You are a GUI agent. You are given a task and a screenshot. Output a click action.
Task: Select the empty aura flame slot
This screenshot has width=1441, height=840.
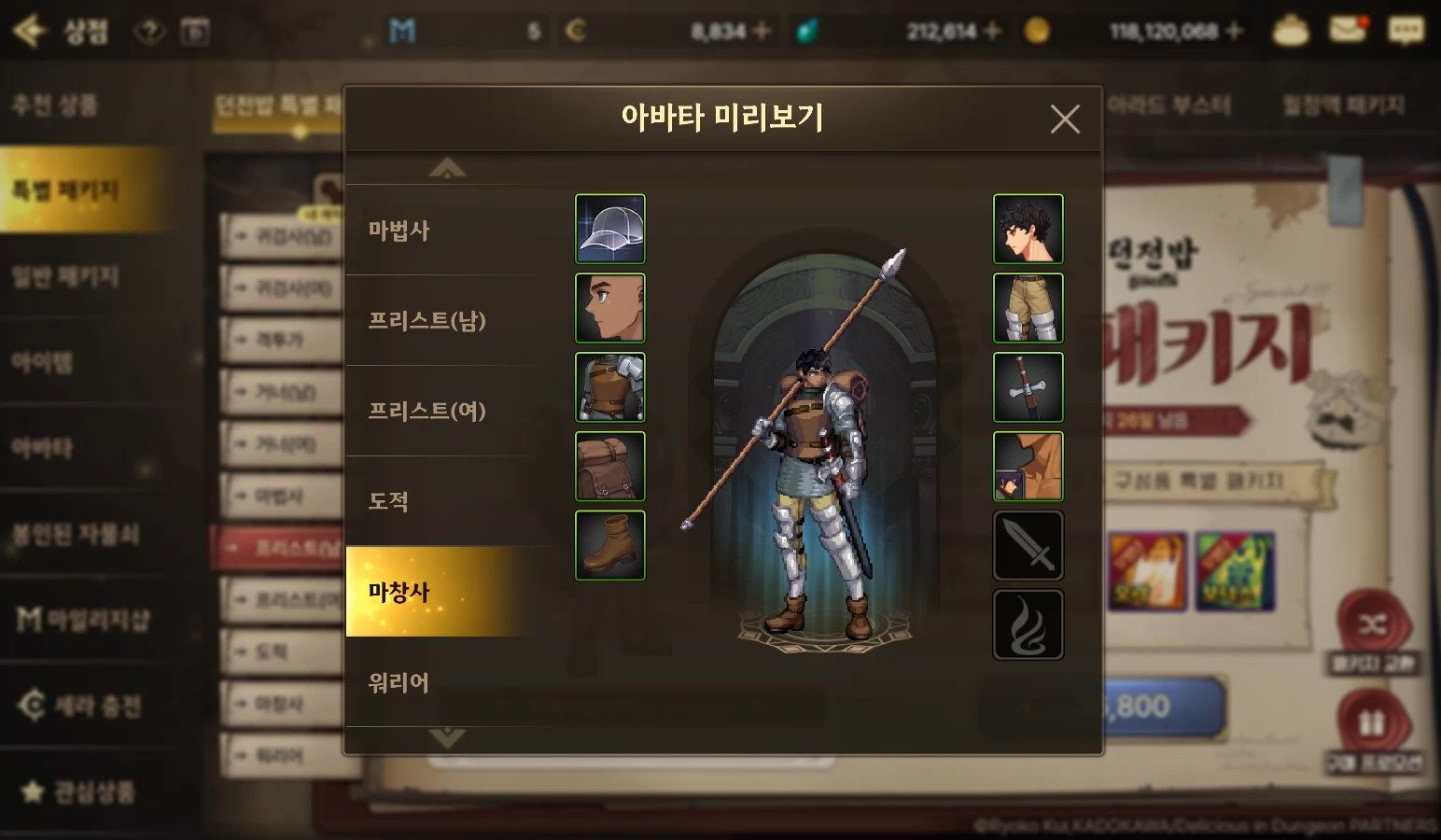[x=1028, y=624]
